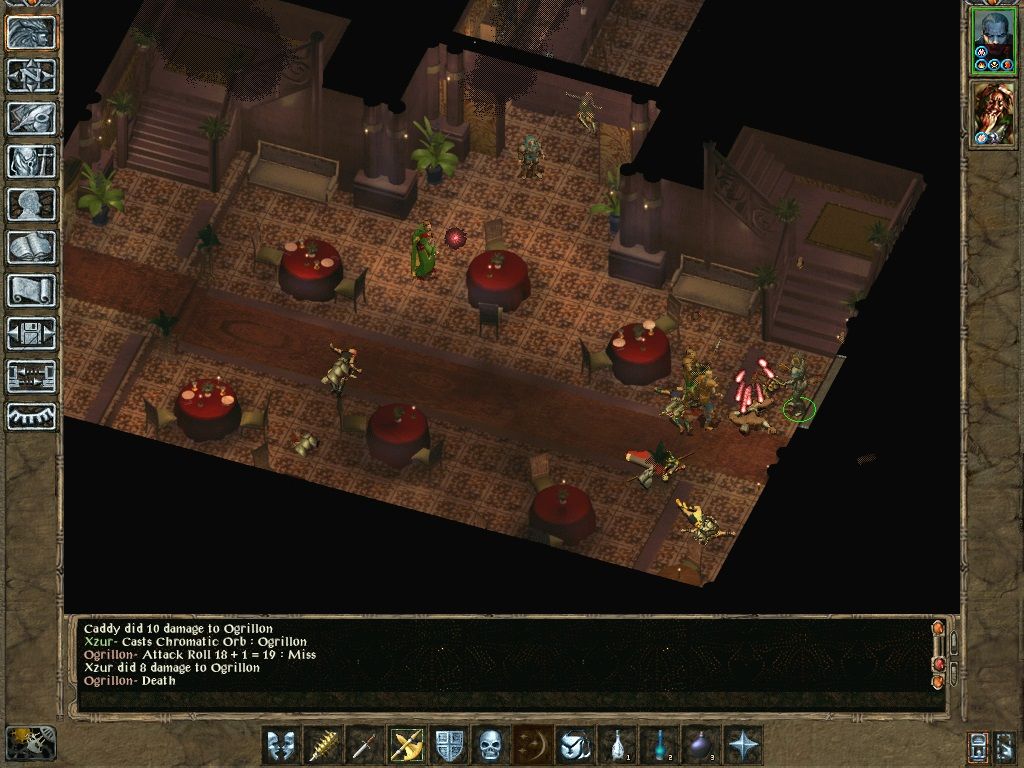Image resolution: width=1024 pixels, height=768 pixels.
Task: Open the spellbook button
Action: coord(31,247)
